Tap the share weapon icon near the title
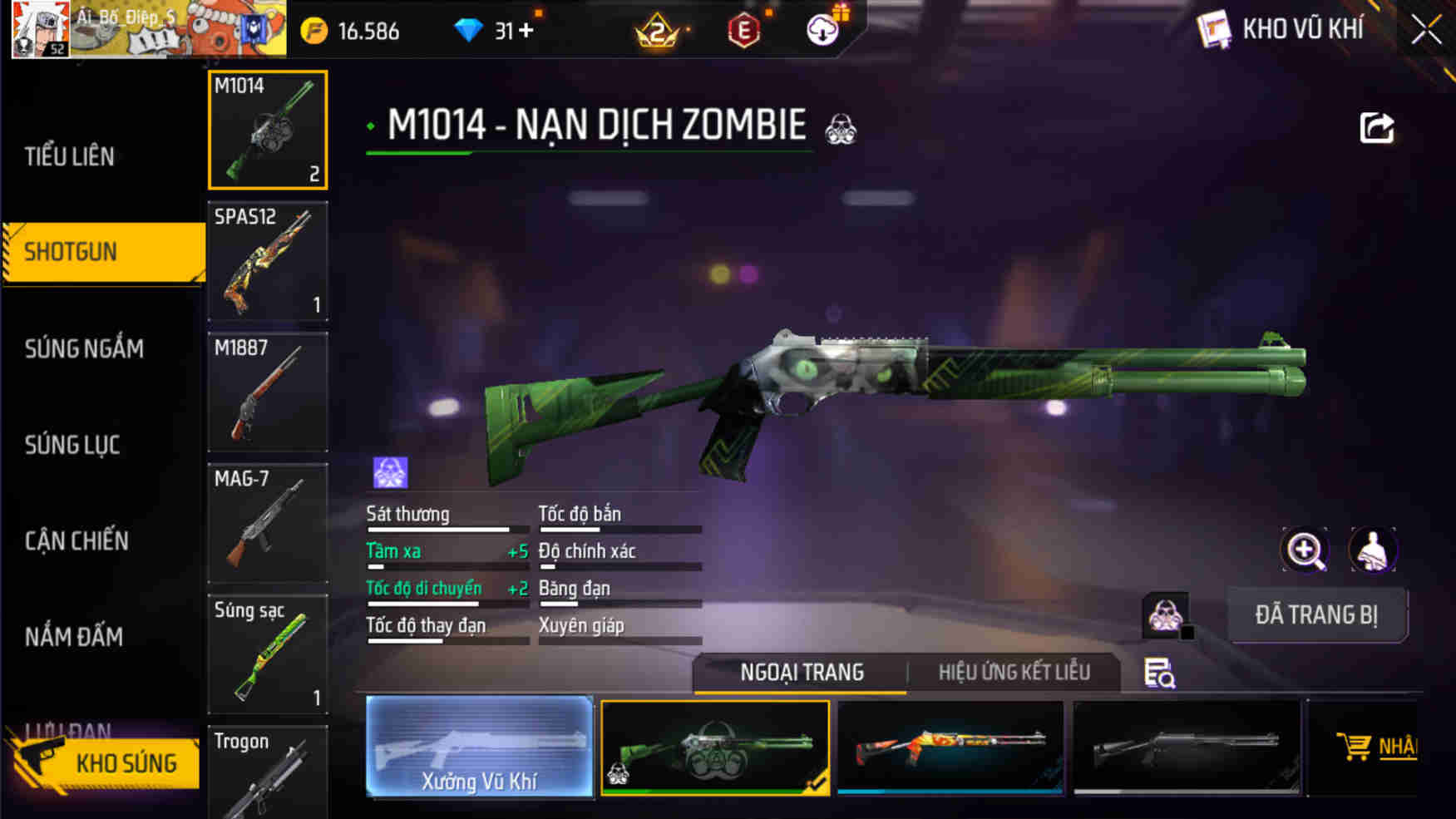The image size is (1456, 819). (x=1376, y=125)
